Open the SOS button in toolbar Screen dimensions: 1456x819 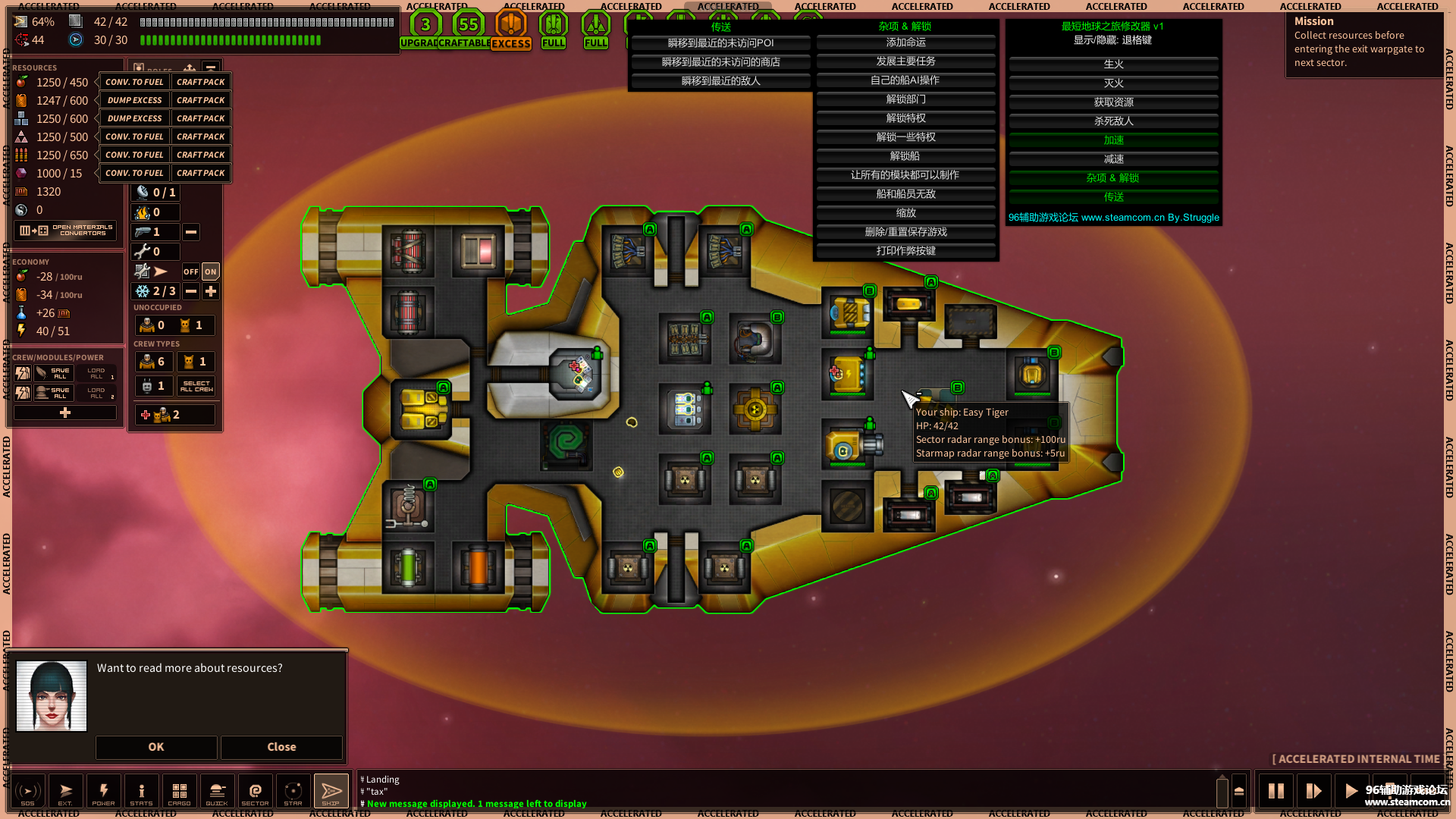28,791
